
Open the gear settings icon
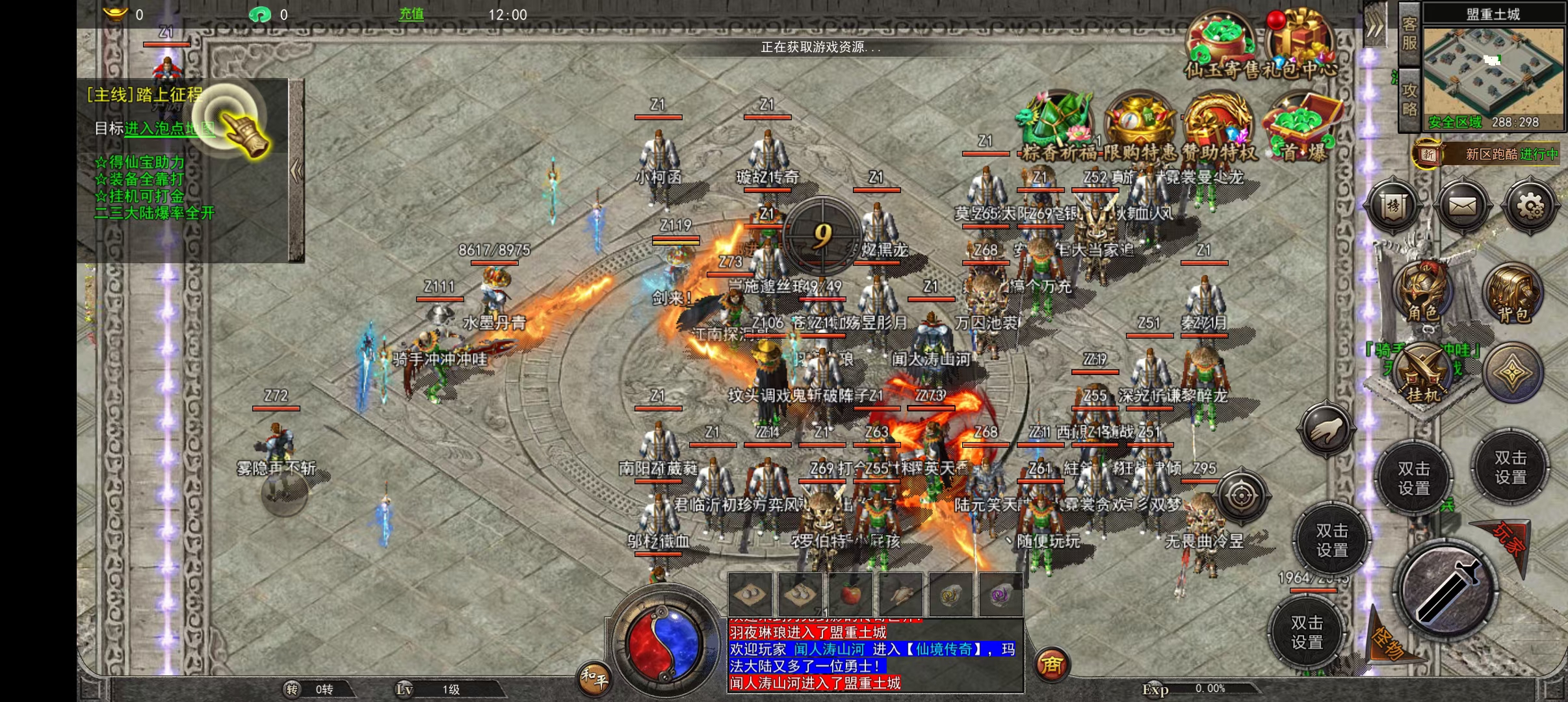point(1529,207)
